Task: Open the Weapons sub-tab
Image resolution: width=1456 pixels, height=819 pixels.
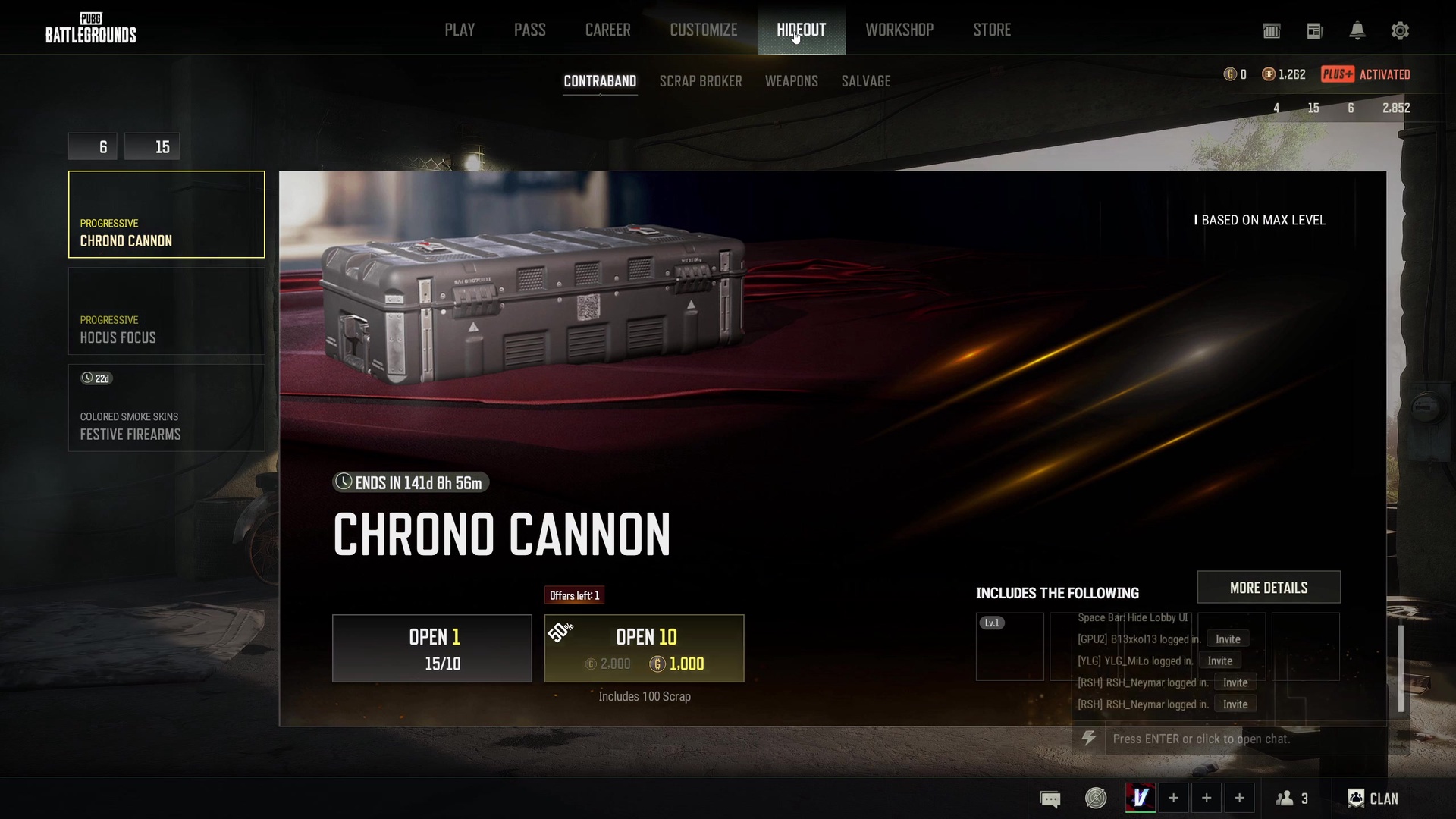Action: point(791,81)
